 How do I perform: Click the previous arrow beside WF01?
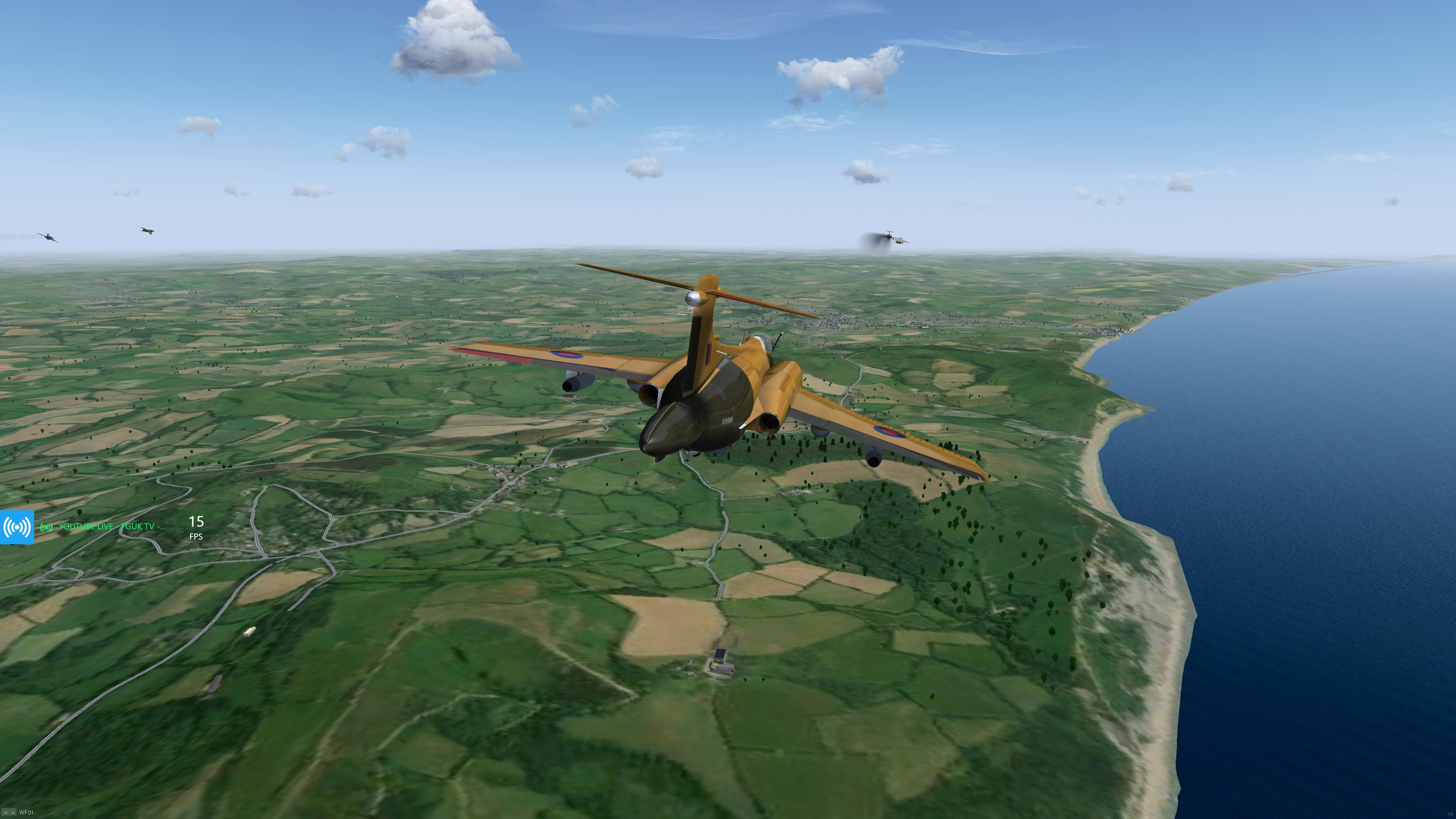[6, 813]
